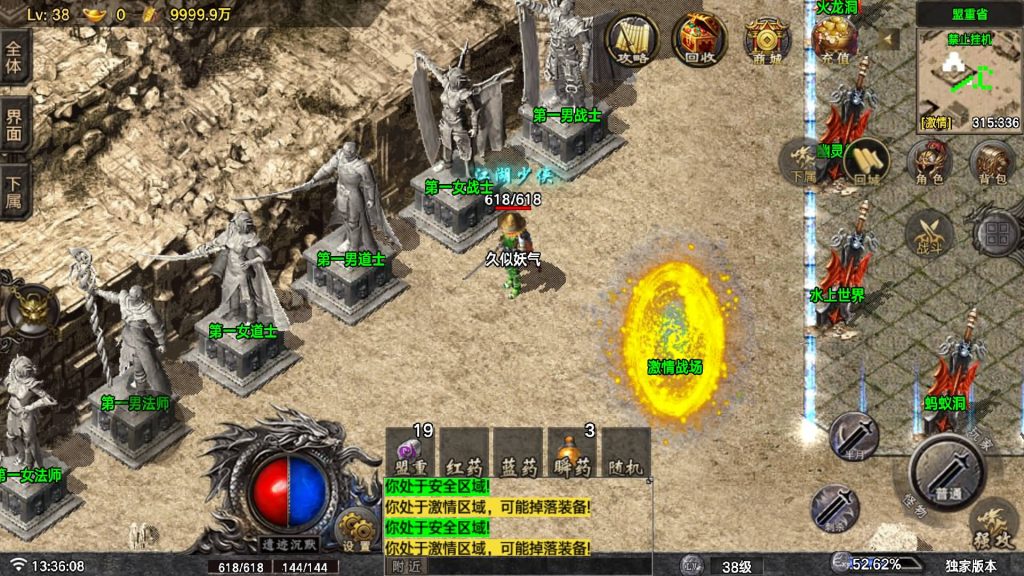The image size is (1024, 576).
Task: Select the 全体 side tab
Action: click(15, 58)
